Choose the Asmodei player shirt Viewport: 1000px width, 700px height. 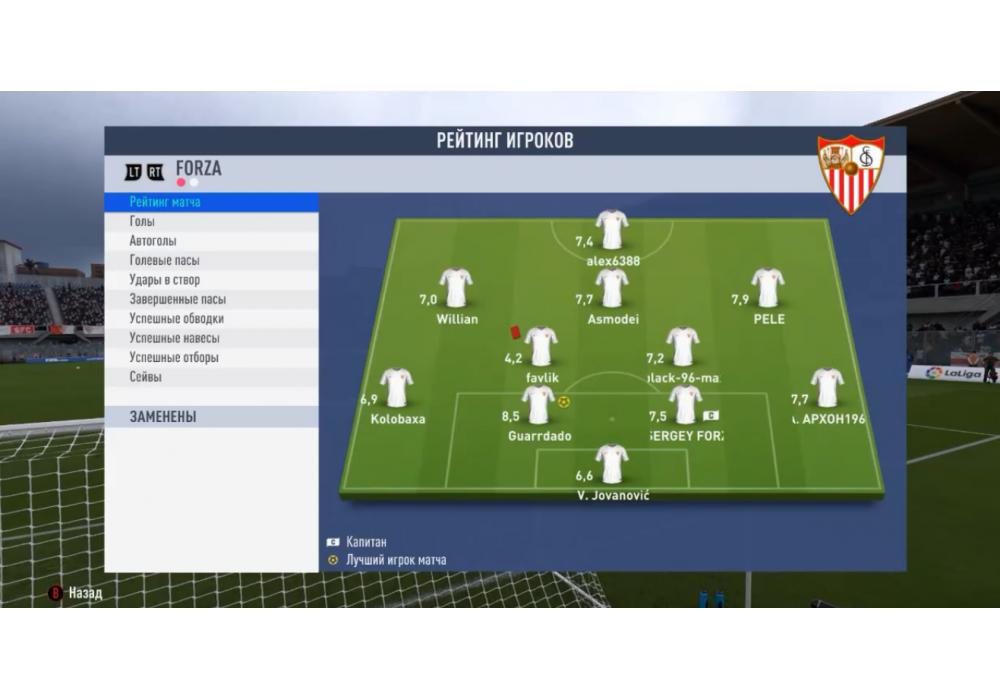(611, 288)
